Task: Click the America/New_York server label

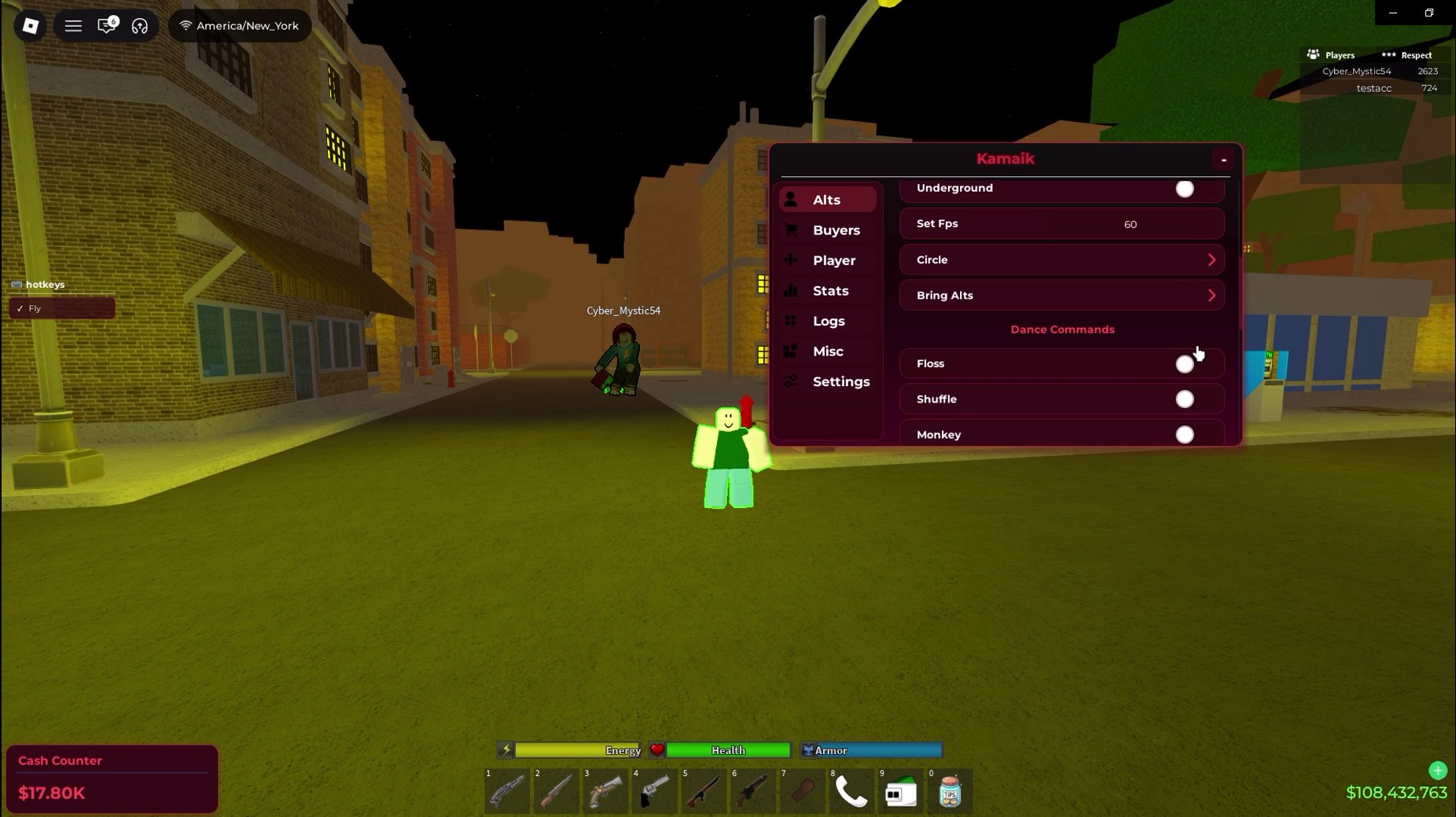Action: (240, 25)
